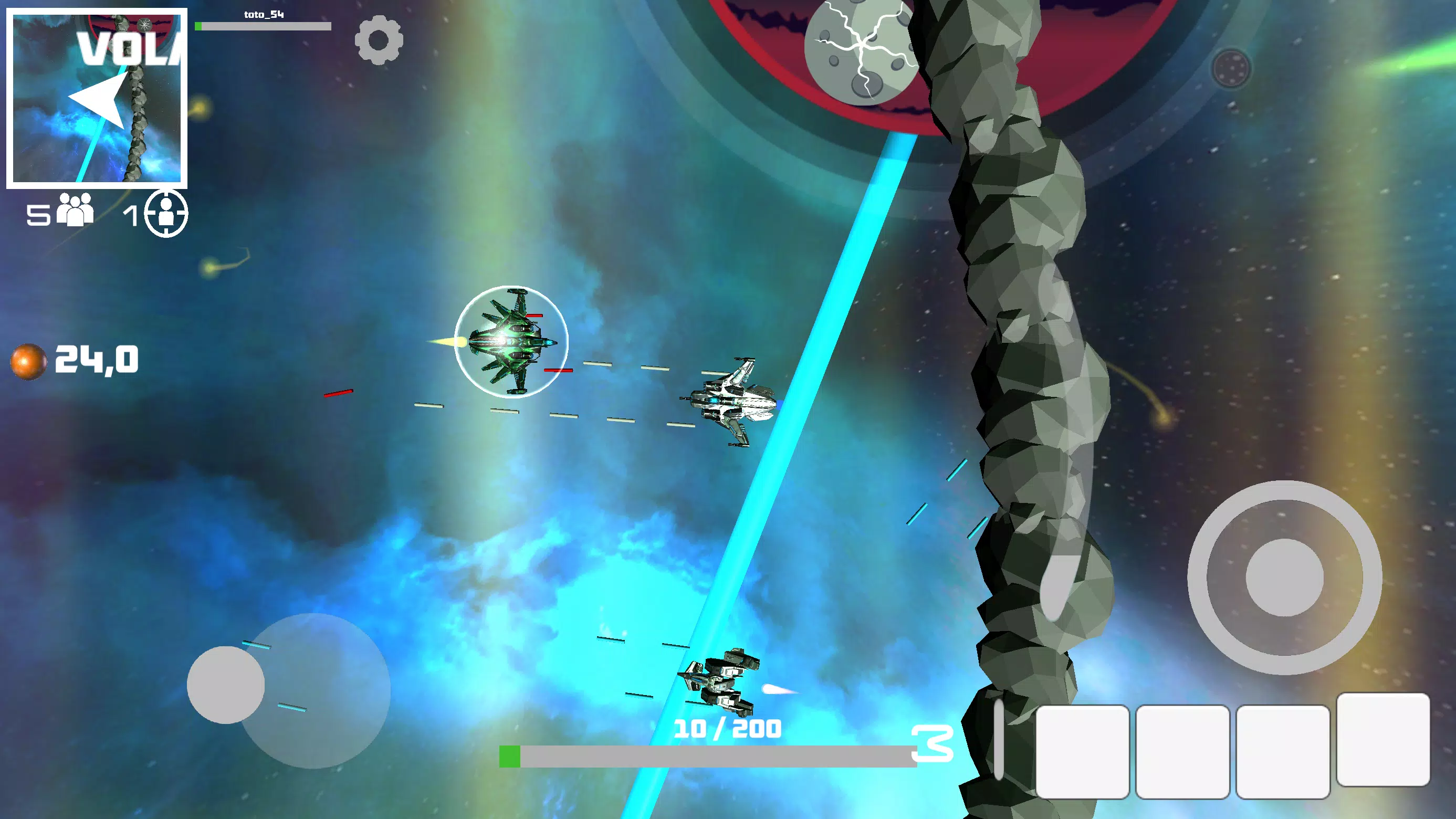This screenshot has width=1456, height=819.
Task: Tap the small left movement joystick knob
Action: (226, 685)
